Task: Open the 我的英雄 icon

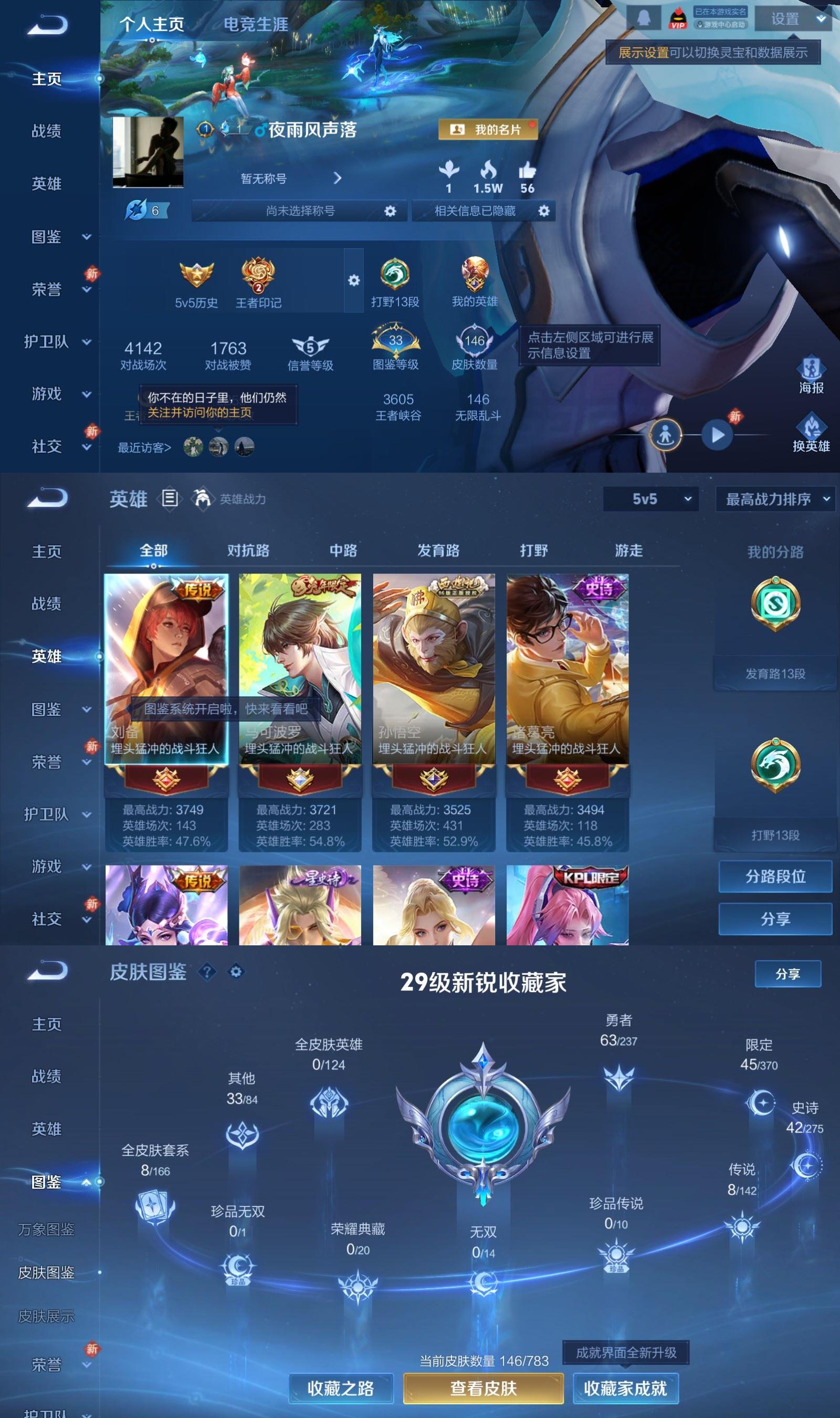Action: (x=476, y=276)
